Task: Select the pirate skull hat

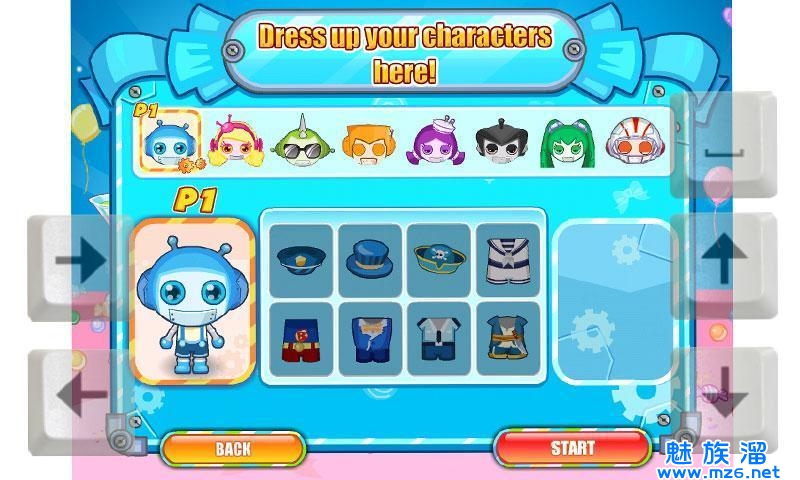Action: (439, 260)
